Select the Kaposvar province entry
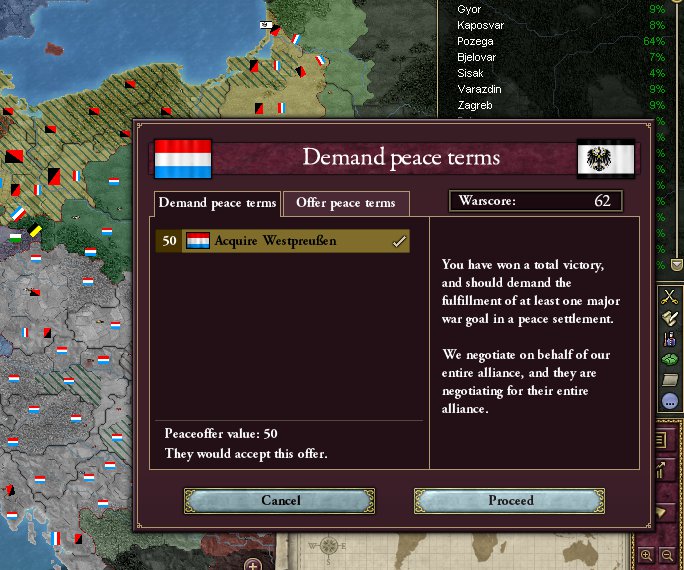This screenshot has width=684, height=570. [480, 25]
